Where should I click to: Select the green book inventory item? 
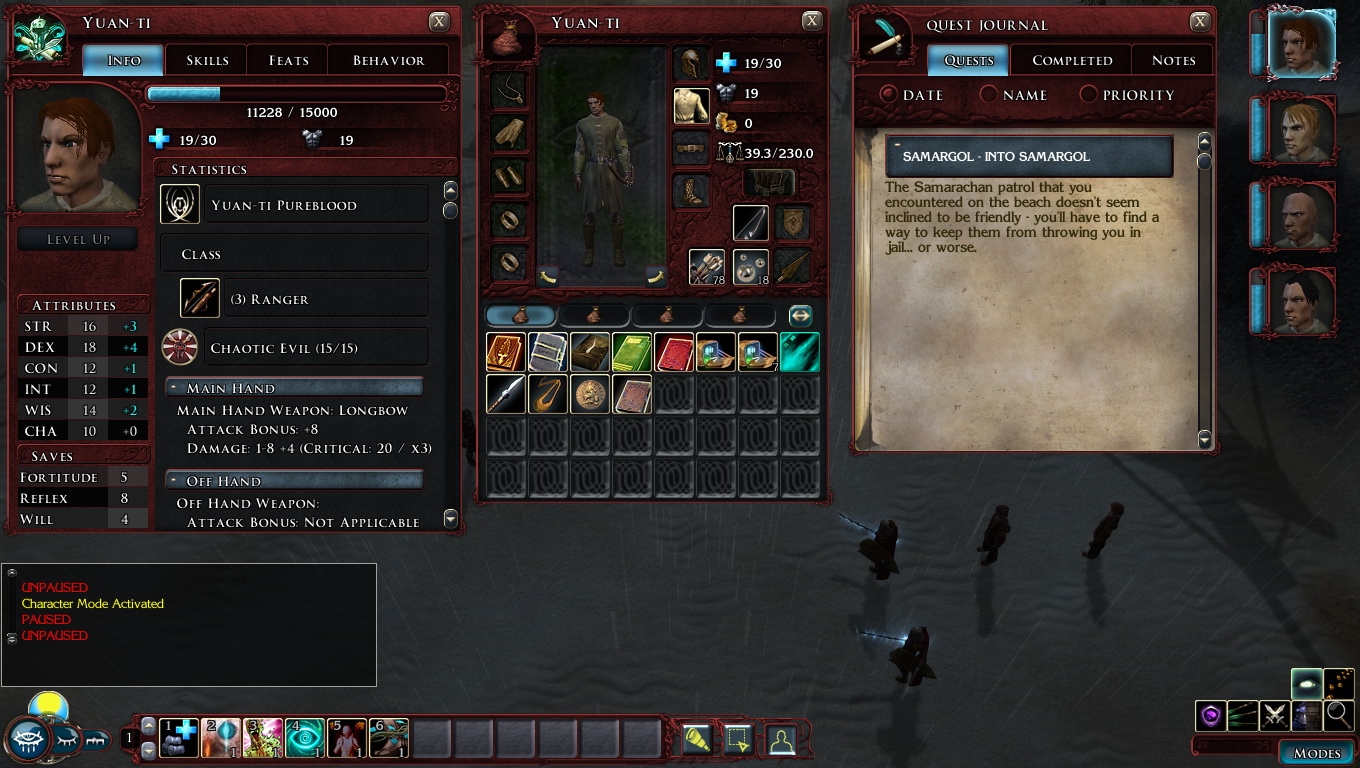(x=632, y=353)
